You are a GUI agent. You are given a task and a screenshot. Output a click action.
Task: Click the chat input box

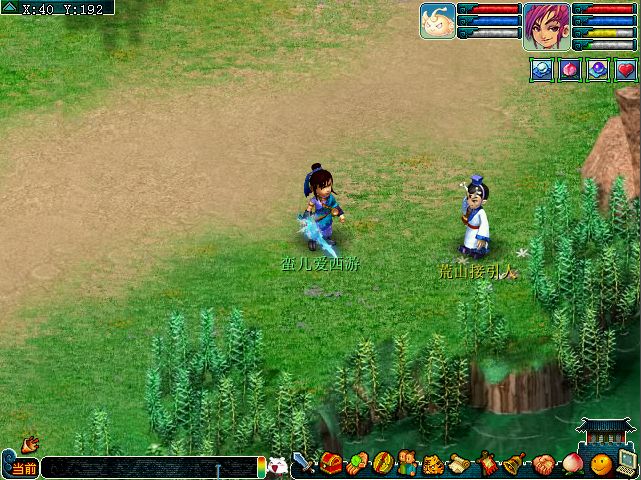[x=148, y=467]
